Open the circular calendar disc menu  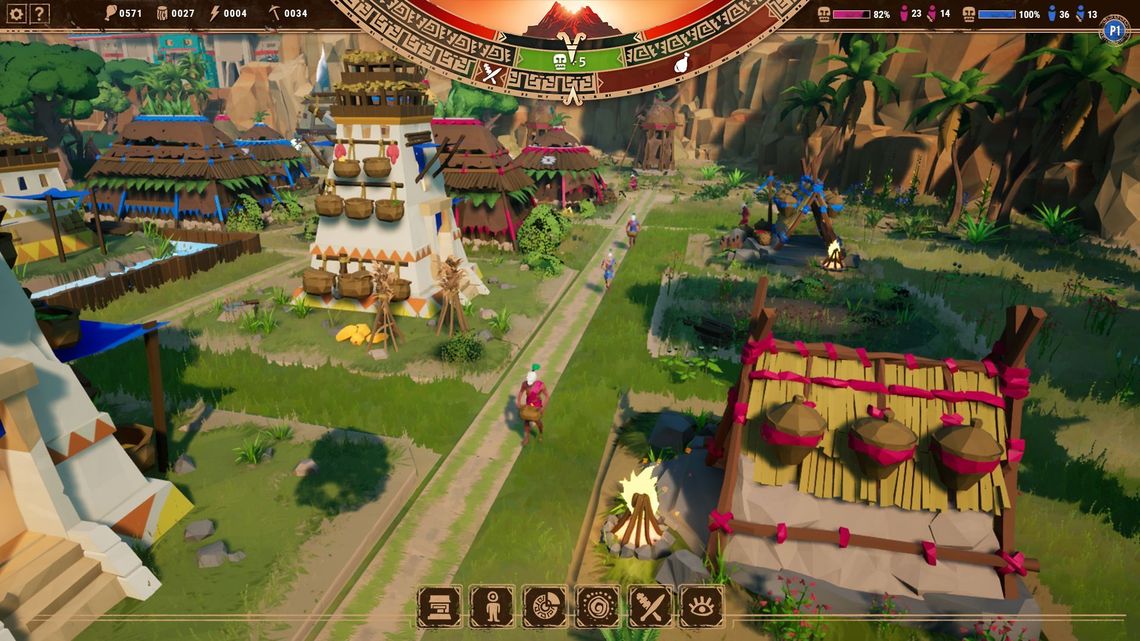(544, 606)
